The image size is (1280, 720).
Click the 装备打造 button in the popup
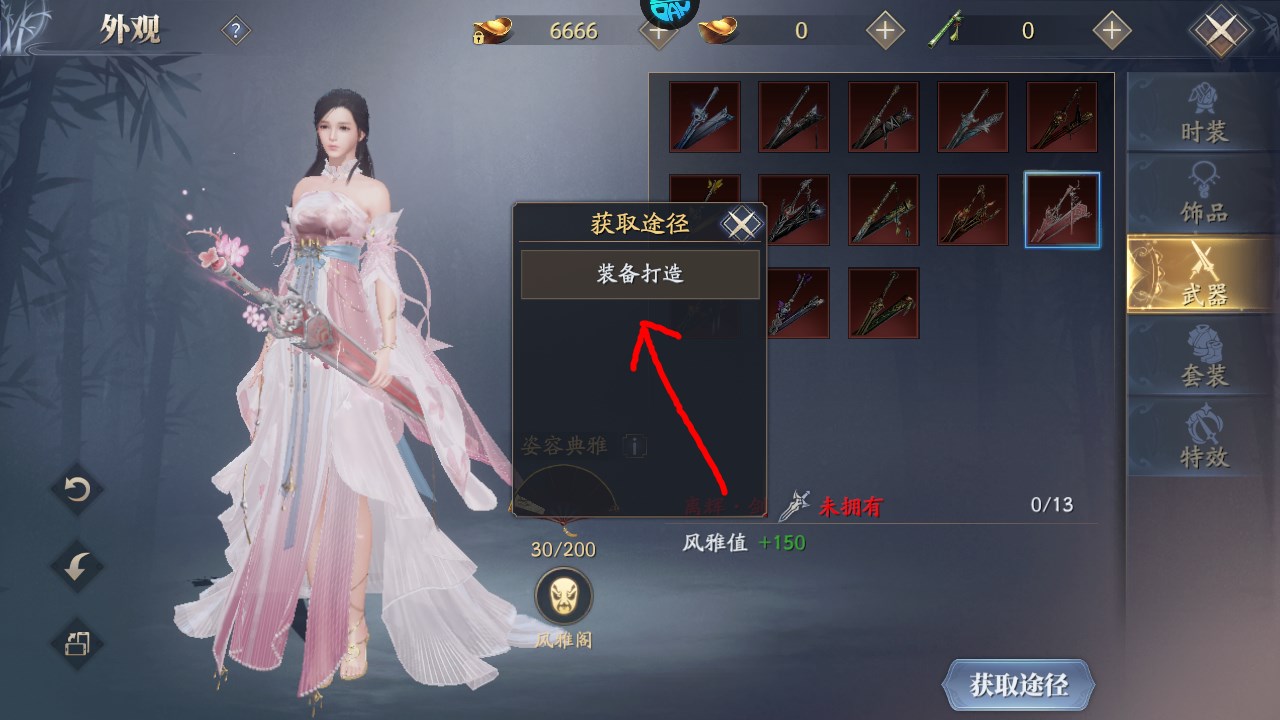(639, 274)
